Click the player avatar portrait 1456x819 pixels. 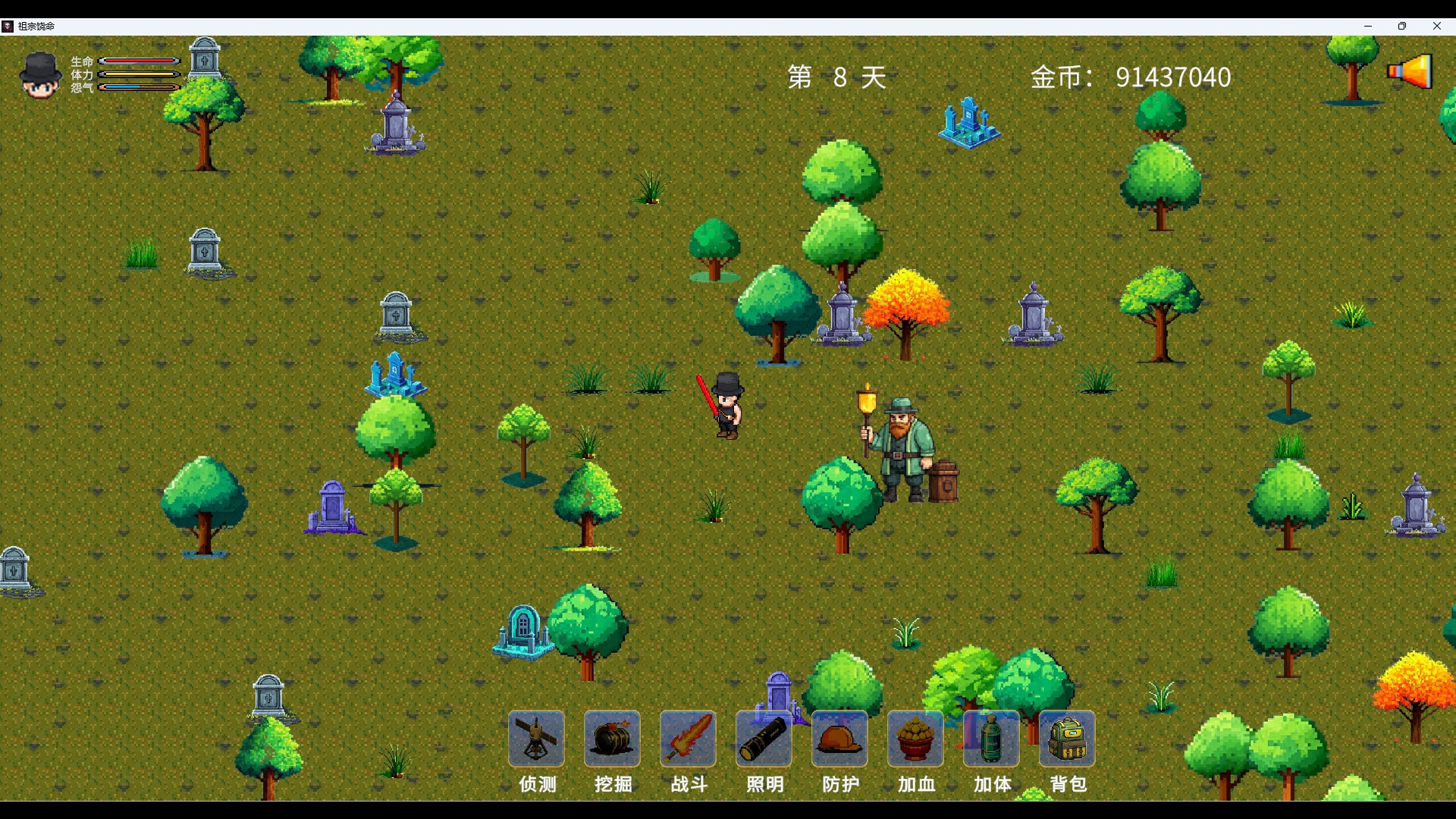pyautogui.click(x=39, y=74)
